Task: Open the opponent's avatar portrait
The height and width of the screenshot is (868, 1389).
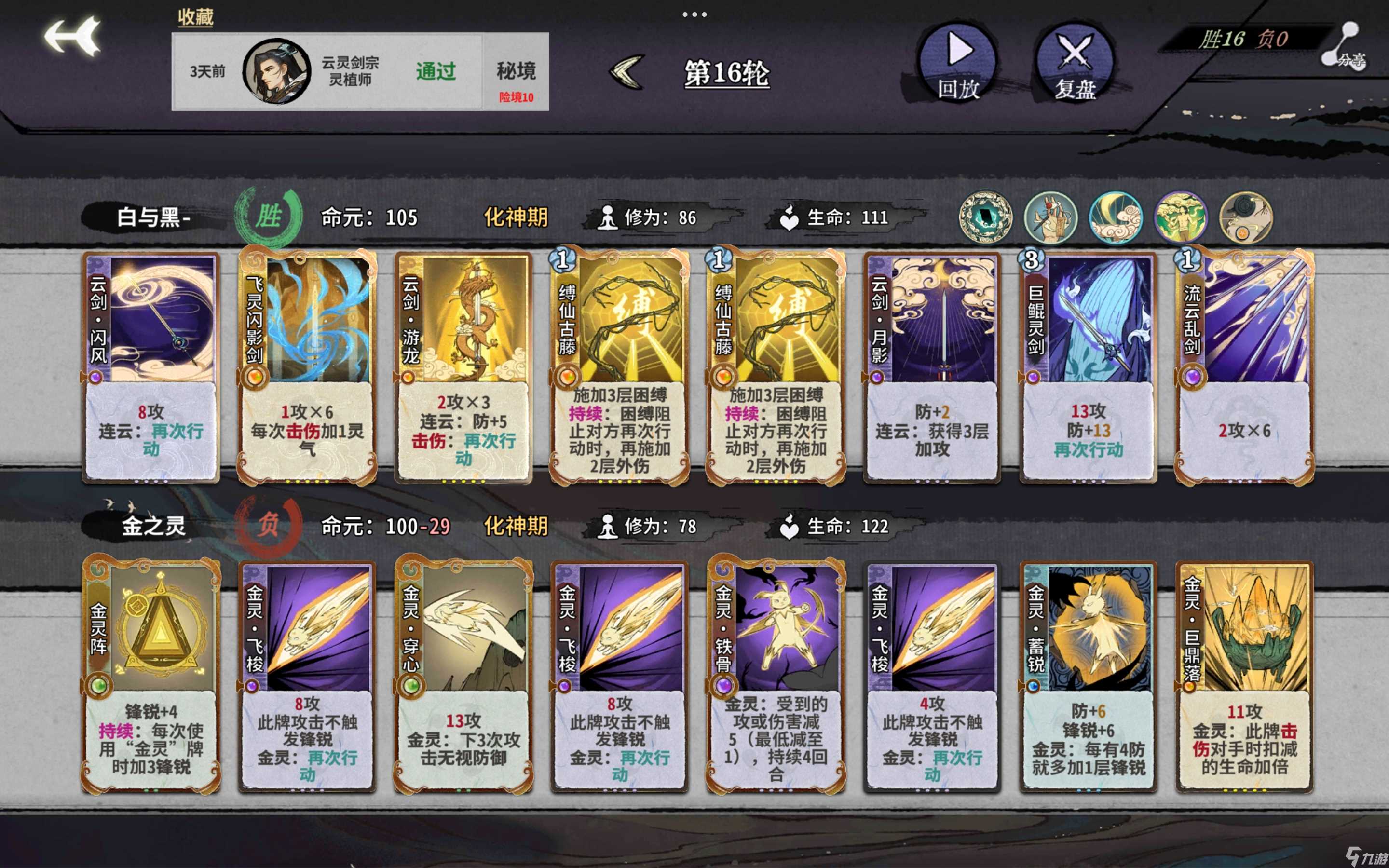Action: (x=275, y=72)
